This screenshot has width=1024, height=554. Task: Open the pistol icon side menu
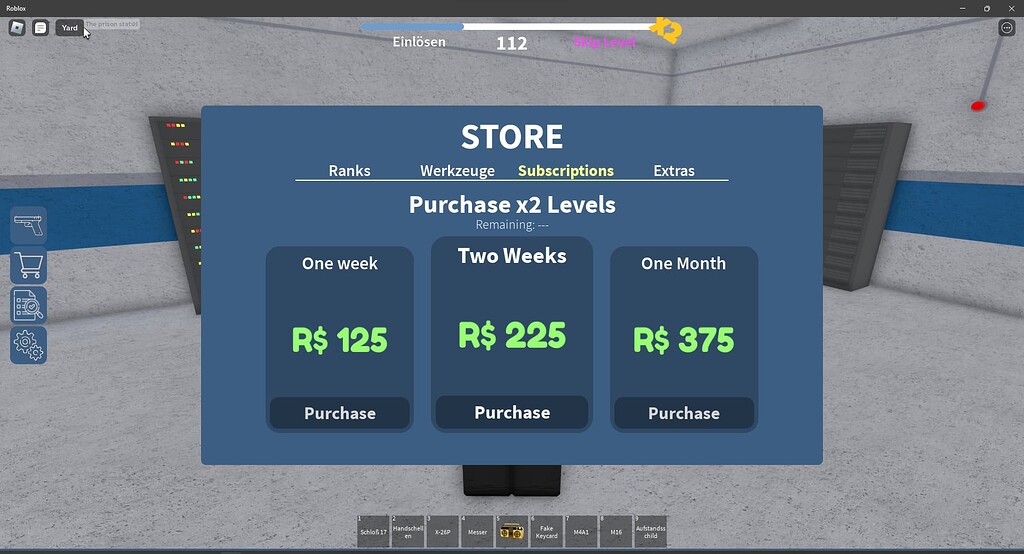click(29, 225)
